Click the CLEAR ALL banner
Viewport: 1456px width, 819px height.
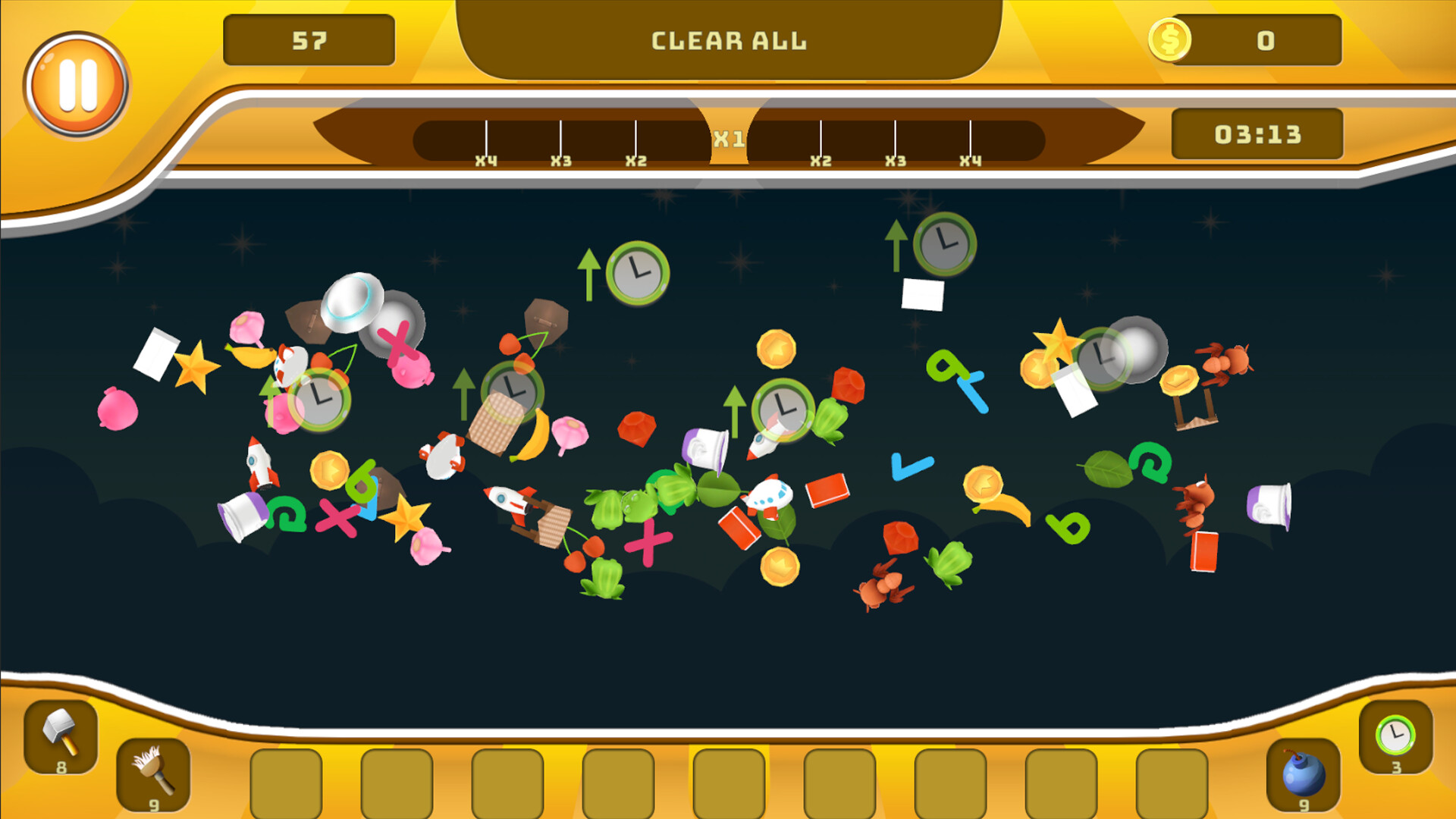tap(728, 41)
